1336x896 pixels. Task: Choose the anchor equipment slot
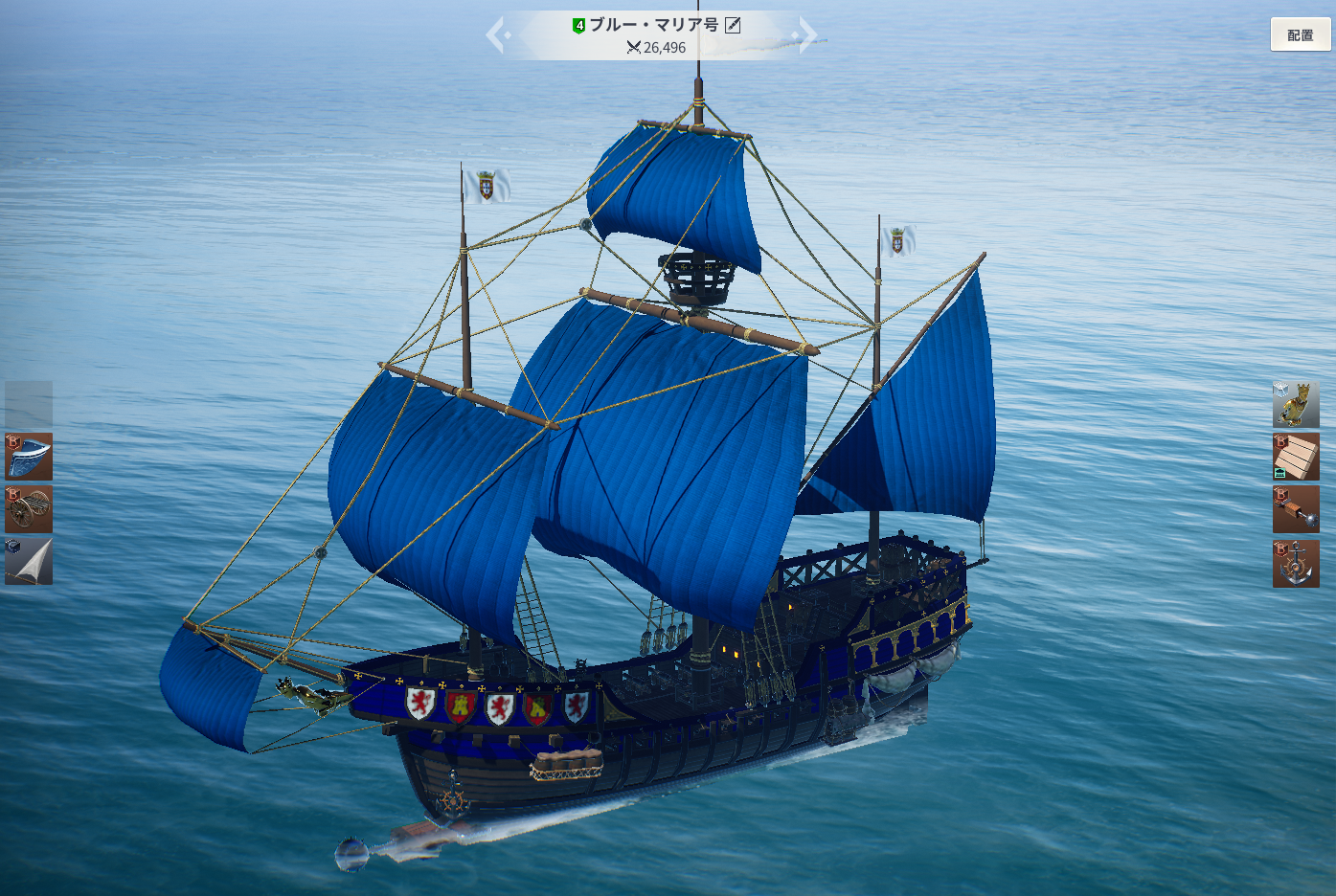(x=1296, y=563)
